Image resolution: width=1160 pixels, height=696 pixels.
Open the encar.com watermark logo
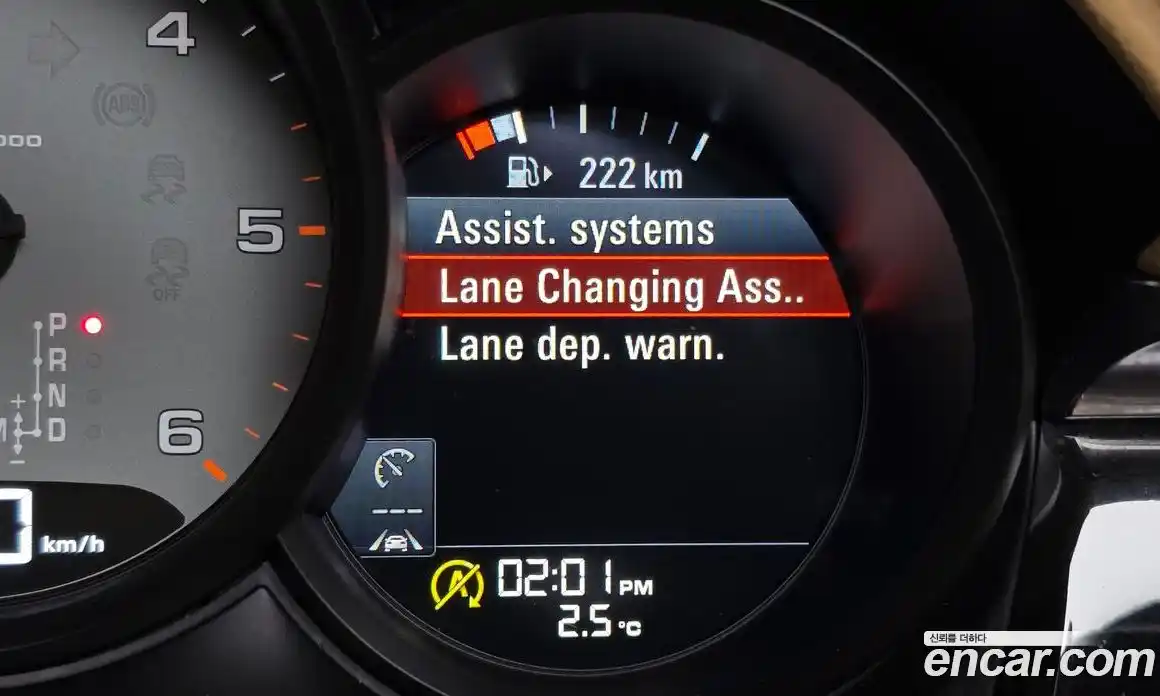click(x=1038, y=659)
